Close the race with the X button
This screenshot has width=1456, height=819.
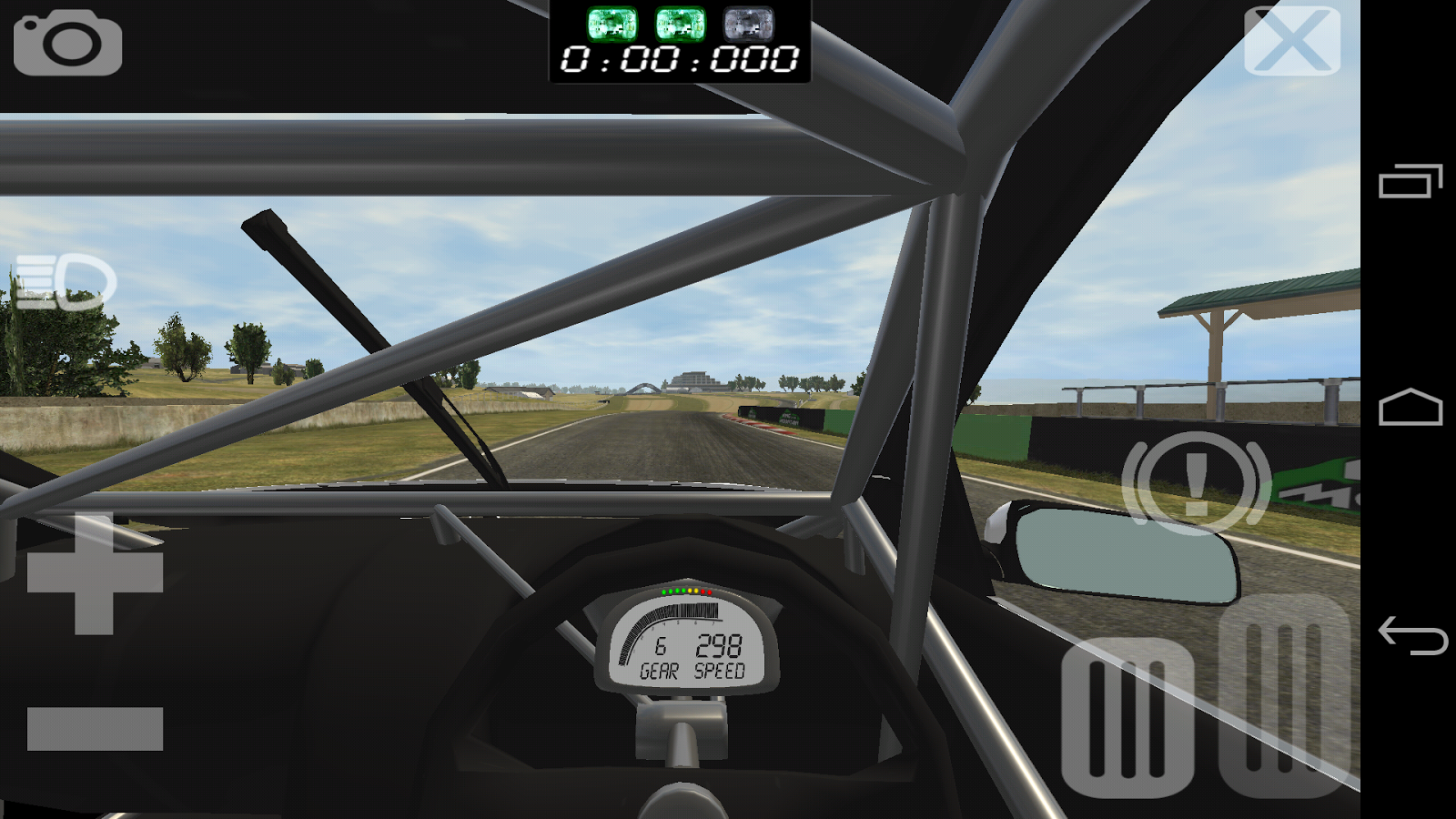point(1292,41)
